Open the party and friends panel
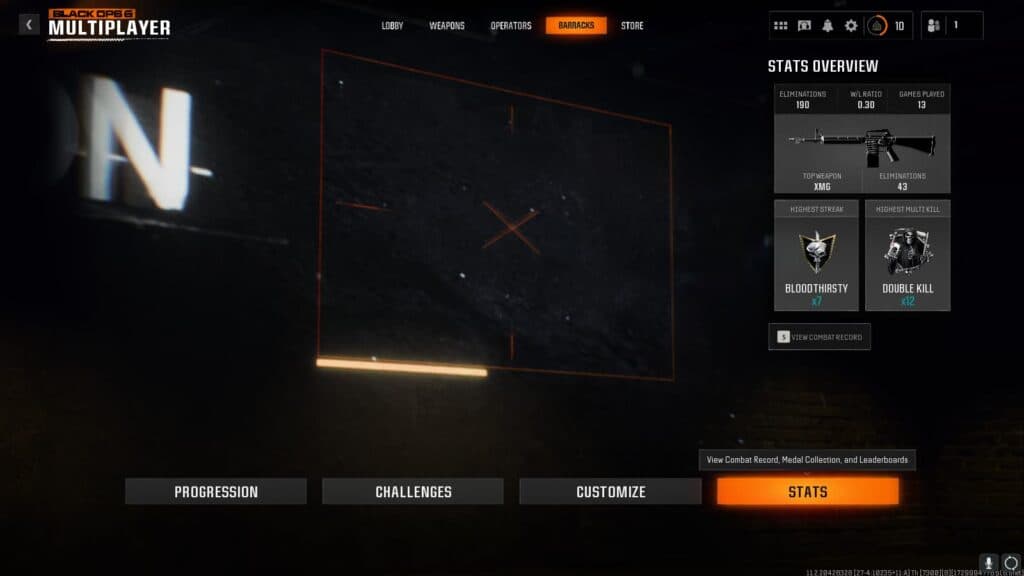The height and width of the screenshot is (576, 1024). 951,26
